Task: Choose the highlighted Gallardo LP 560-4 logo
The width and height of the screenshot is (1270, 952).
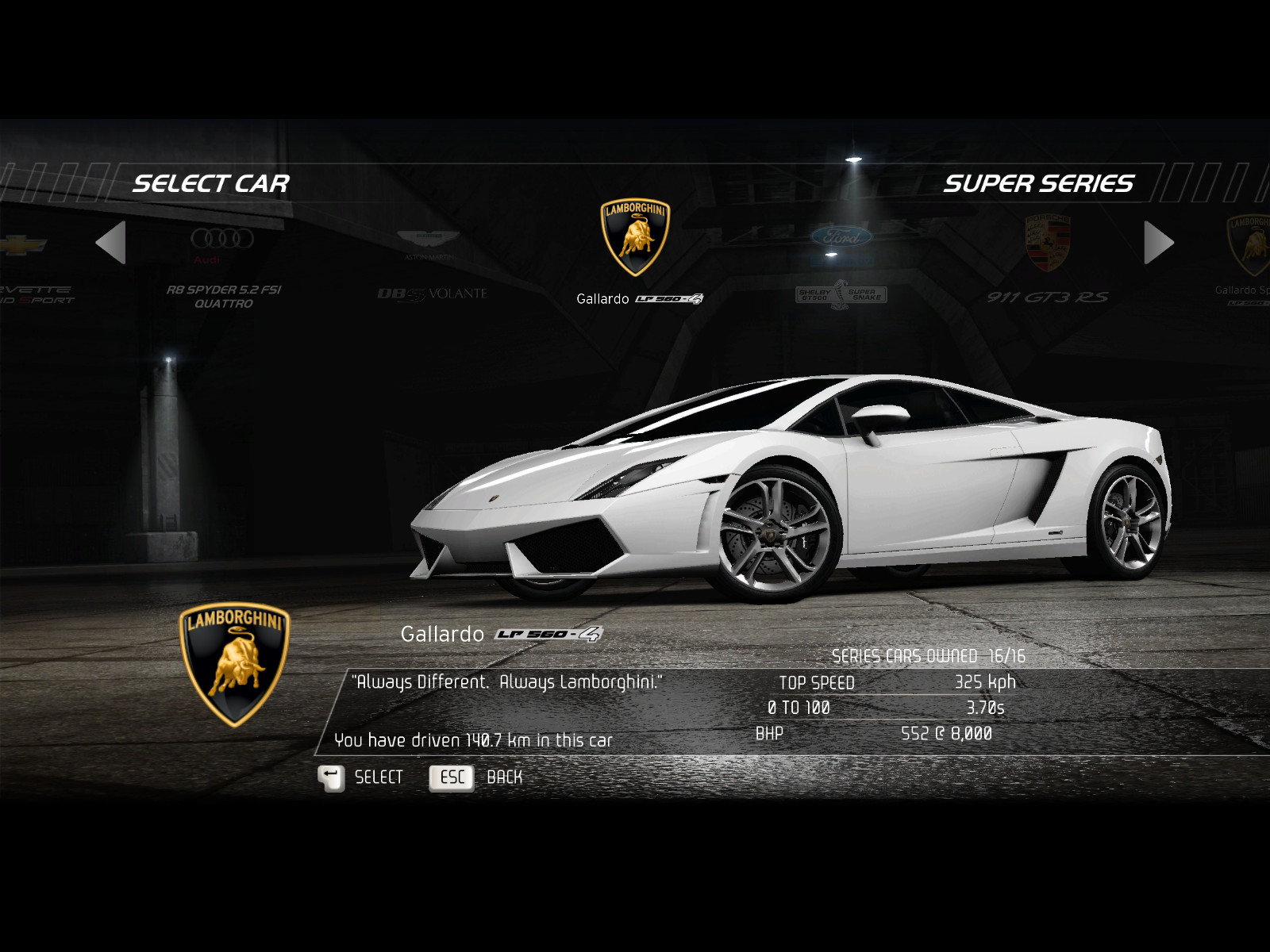Action: pyautogui.click(x=635, y=238)
